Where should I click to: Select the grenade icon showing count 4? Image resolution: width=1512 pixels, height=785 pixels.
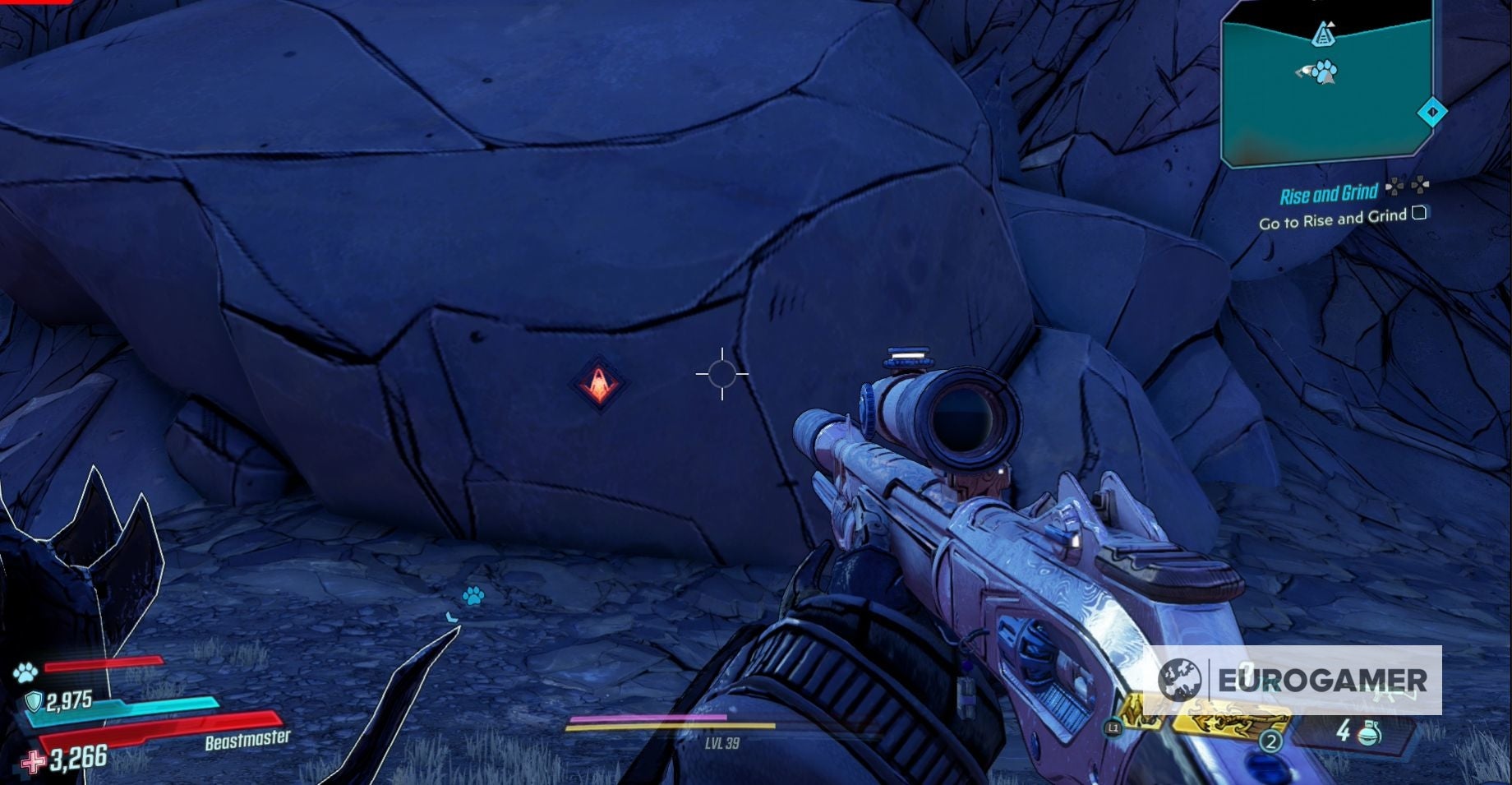(1370, 734)
